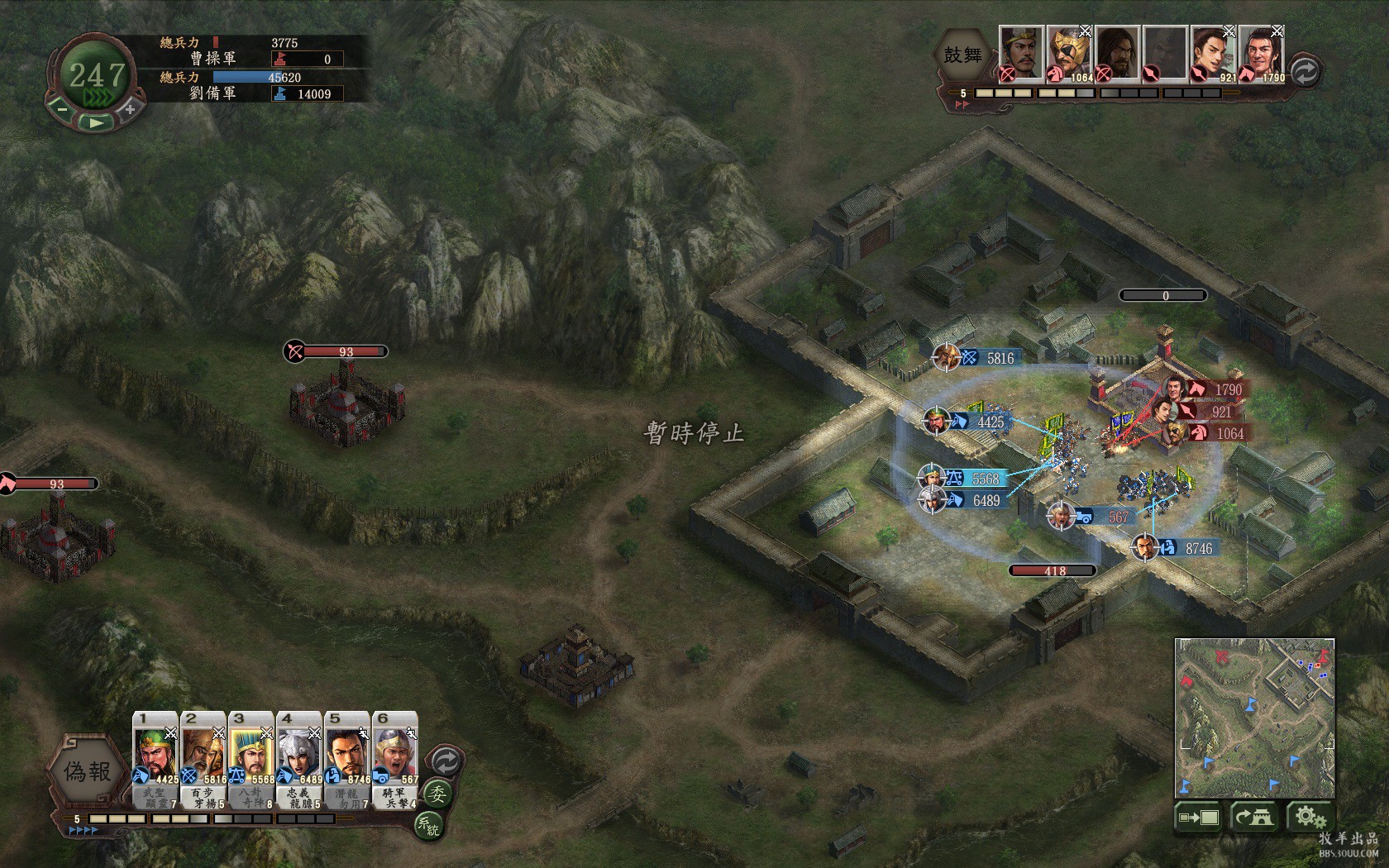The image size is (1389, 868).
Task: Decrease game speed with the minus button
Action: pyautogui.click(x=62, y=108)
